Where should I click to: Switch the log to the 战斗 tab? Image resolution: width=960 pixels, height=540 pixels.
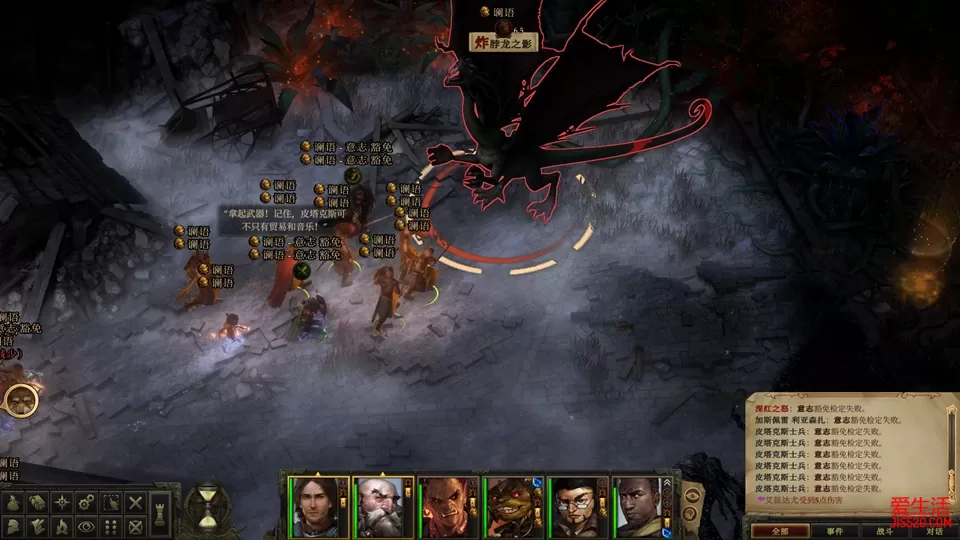point(885,531)
